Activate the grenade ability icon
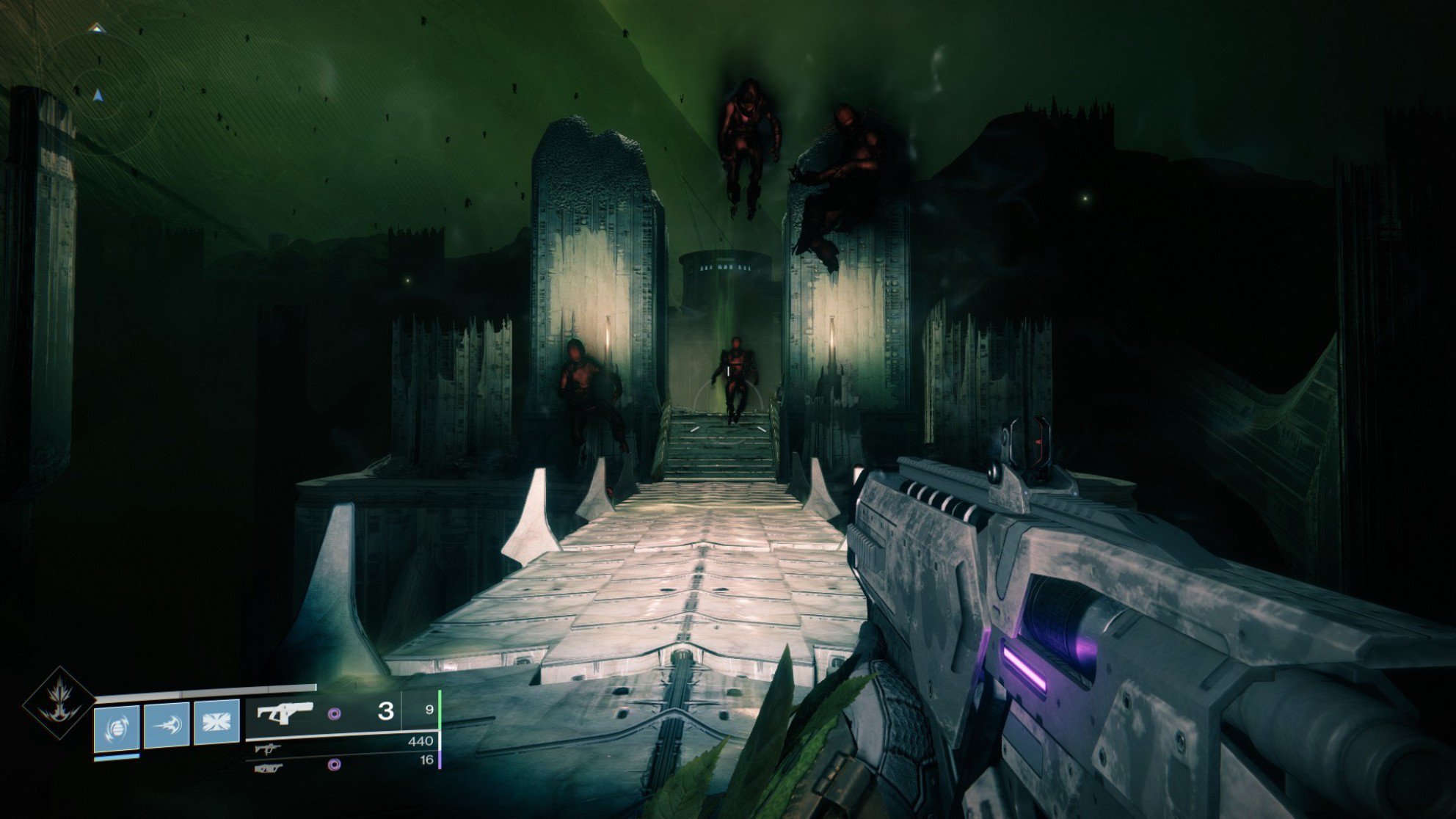 [x=117, y=726]
